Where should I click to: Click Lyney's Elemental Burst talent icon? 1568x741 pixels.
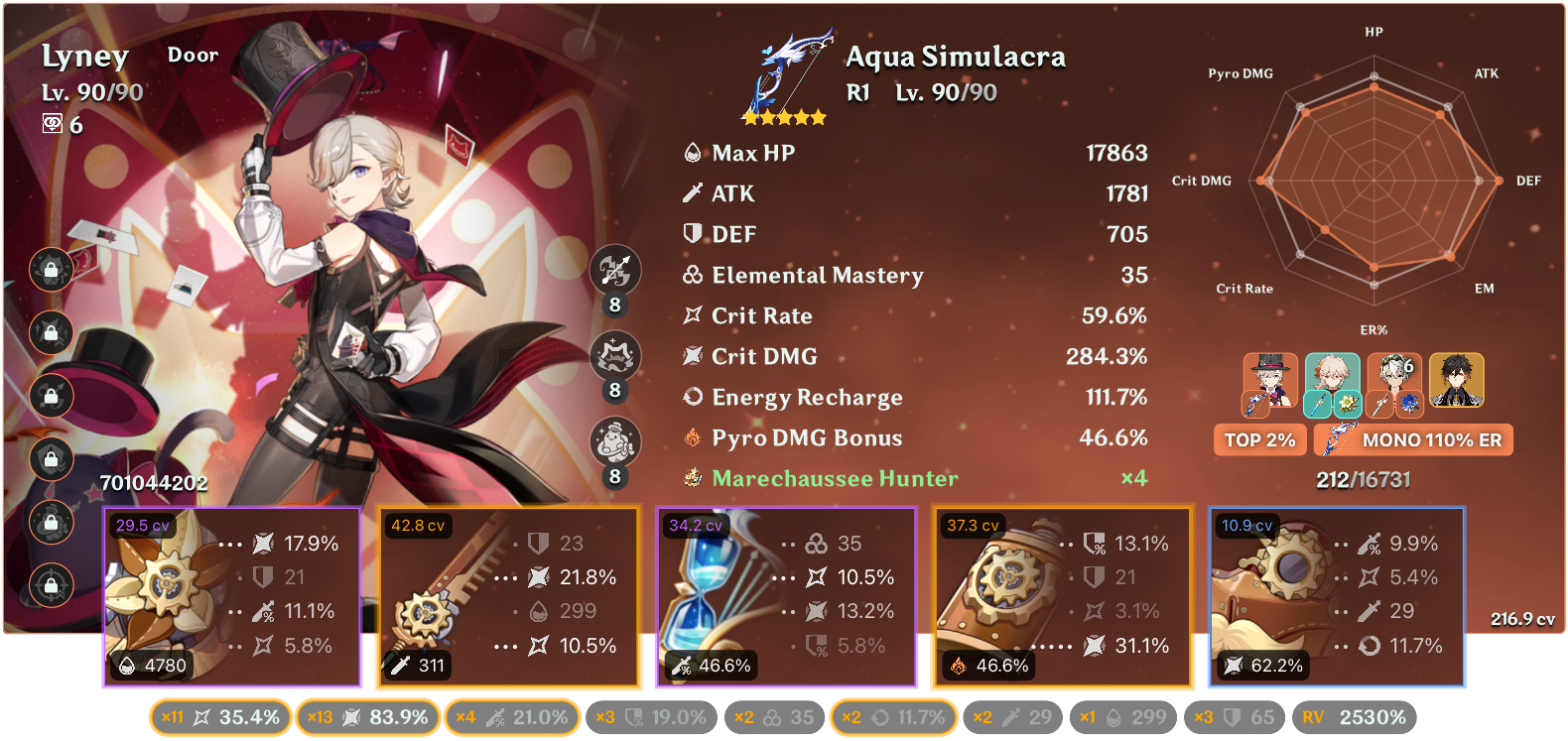pos(615,442)
